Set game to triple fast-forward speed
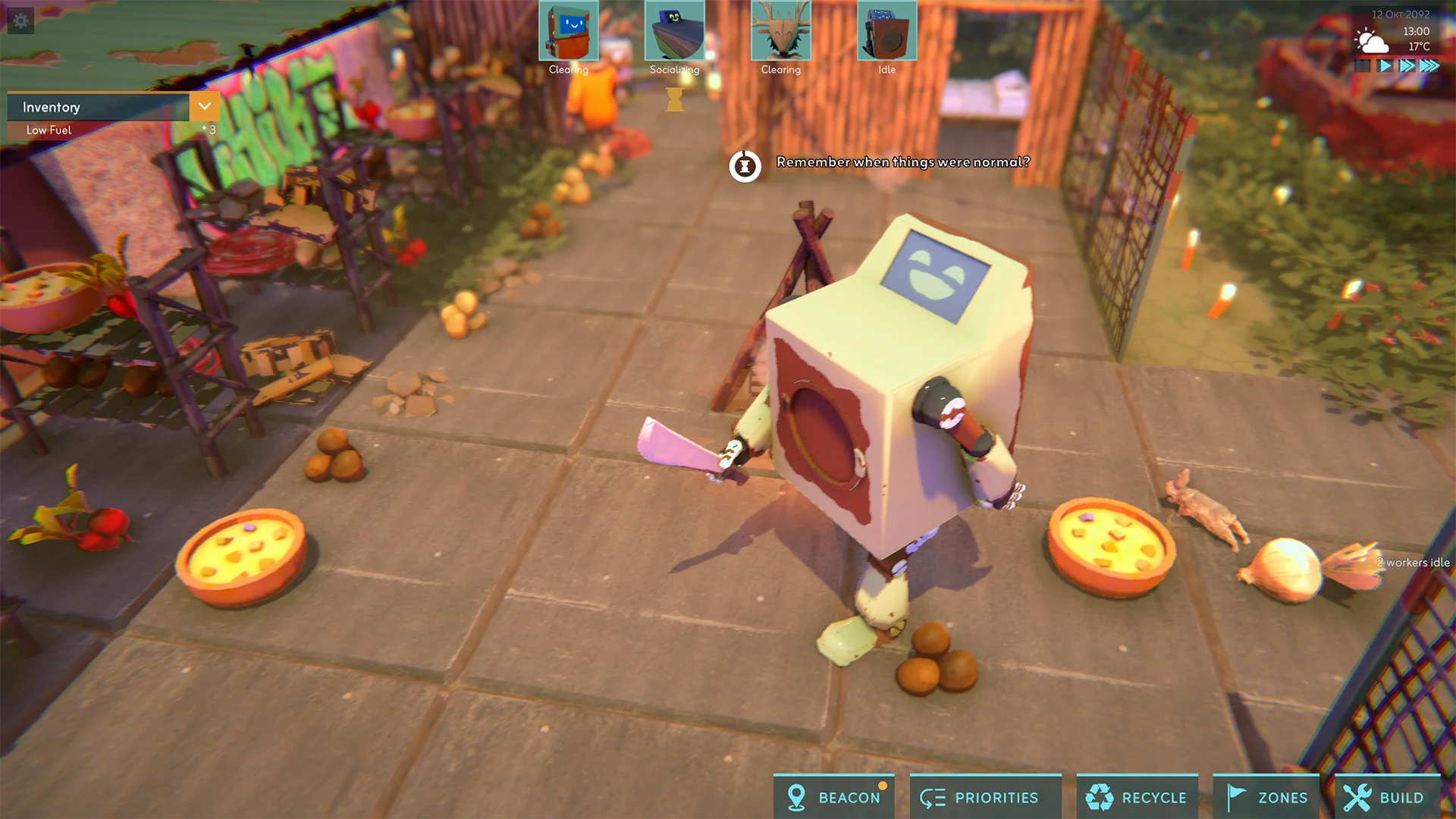Viewport: 1456px width, 819px height. tap(1429, 66)
